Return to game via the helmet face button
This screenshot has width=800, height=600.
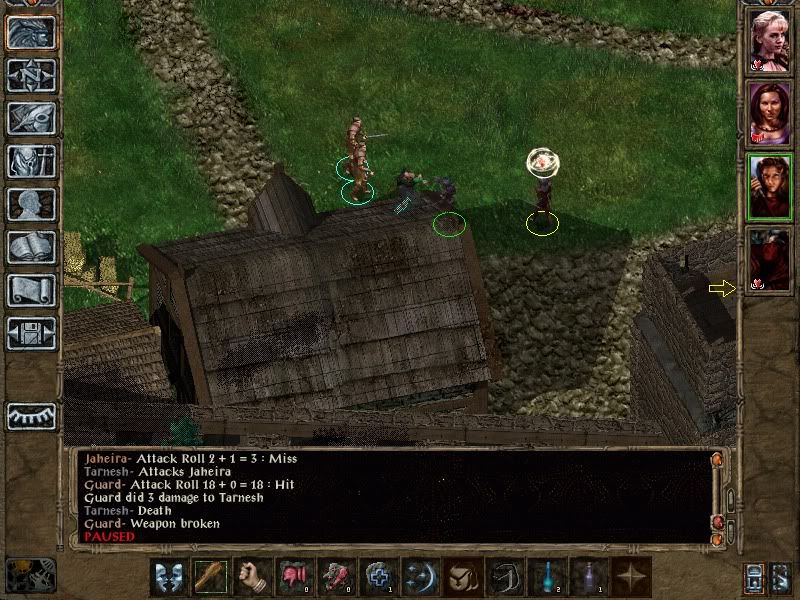click(x=31, y=32)
